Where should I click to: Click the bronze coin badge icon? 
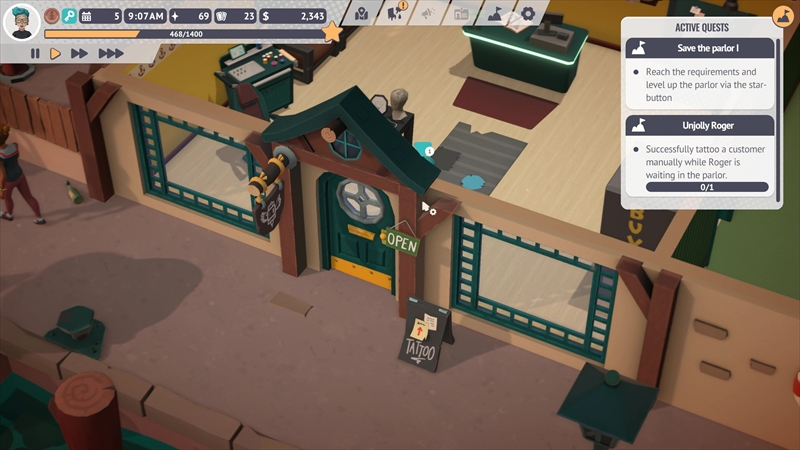pyautogui.click(x=52, y=16)
